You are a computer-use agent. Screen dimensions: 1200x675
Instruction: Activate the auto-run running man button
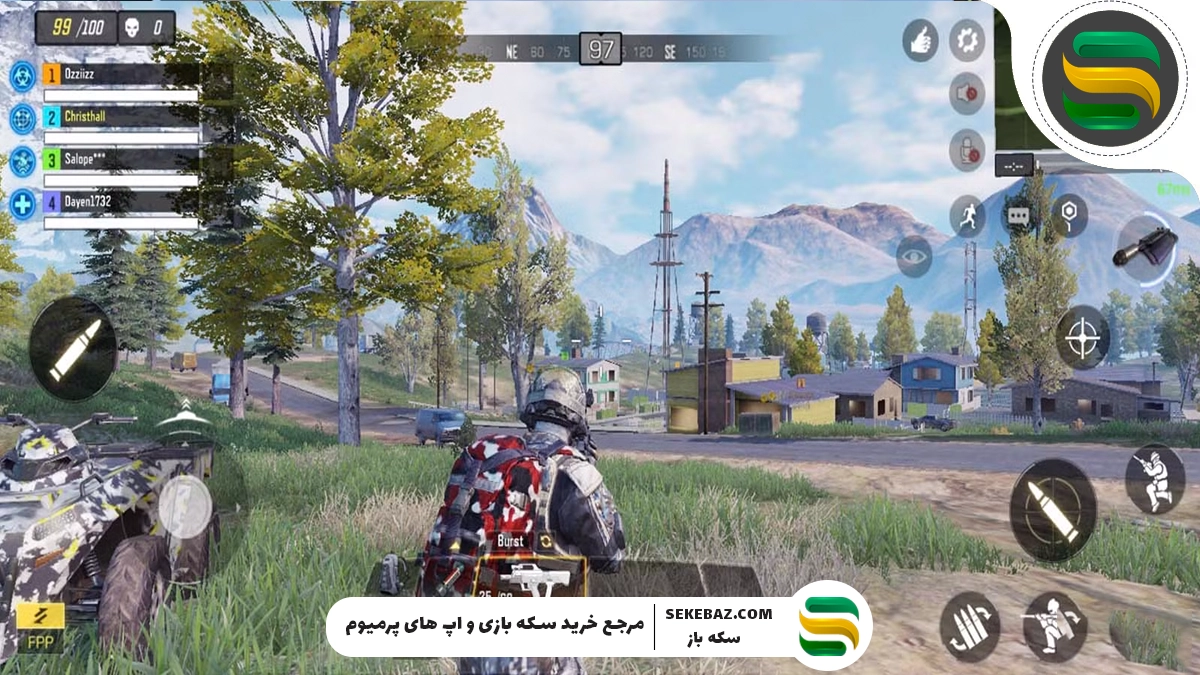coord(967,215)
